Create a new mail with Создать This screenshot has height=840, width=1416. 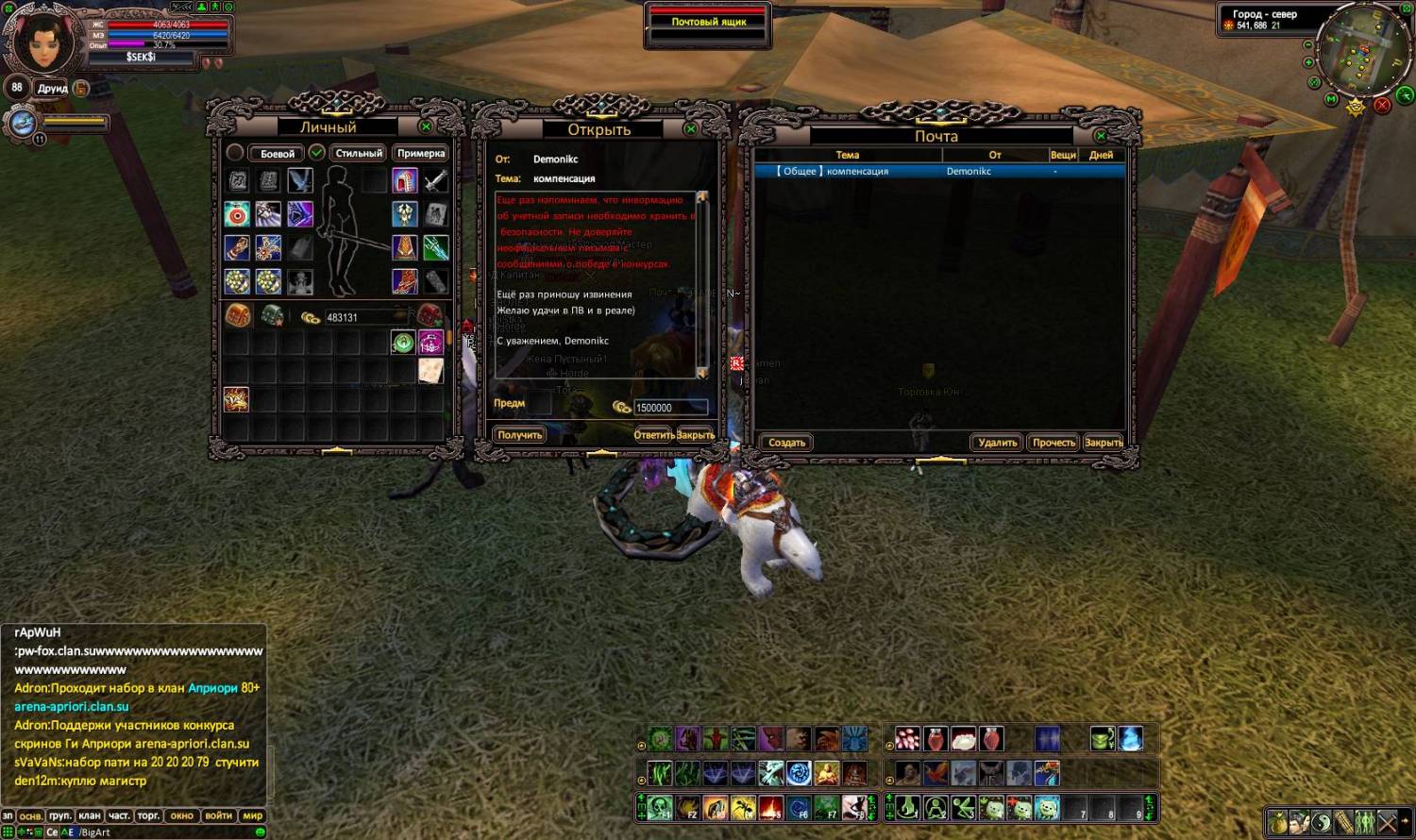pos(786,443)
